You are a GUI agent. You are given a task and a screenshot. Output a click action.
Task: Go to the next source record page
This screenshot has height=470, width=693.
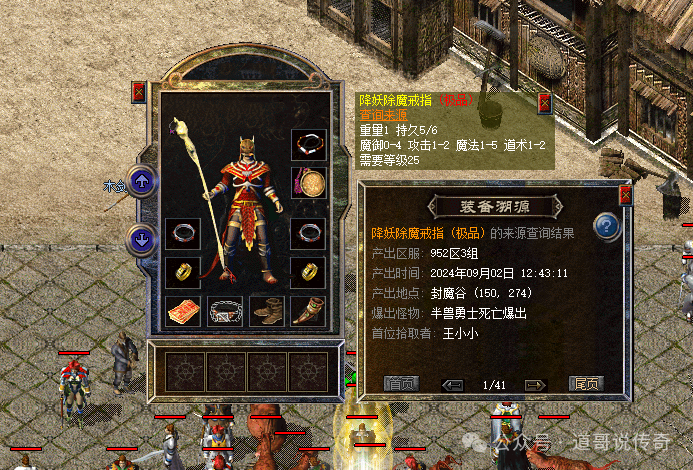pyautogui.click(x=535, y=384)
